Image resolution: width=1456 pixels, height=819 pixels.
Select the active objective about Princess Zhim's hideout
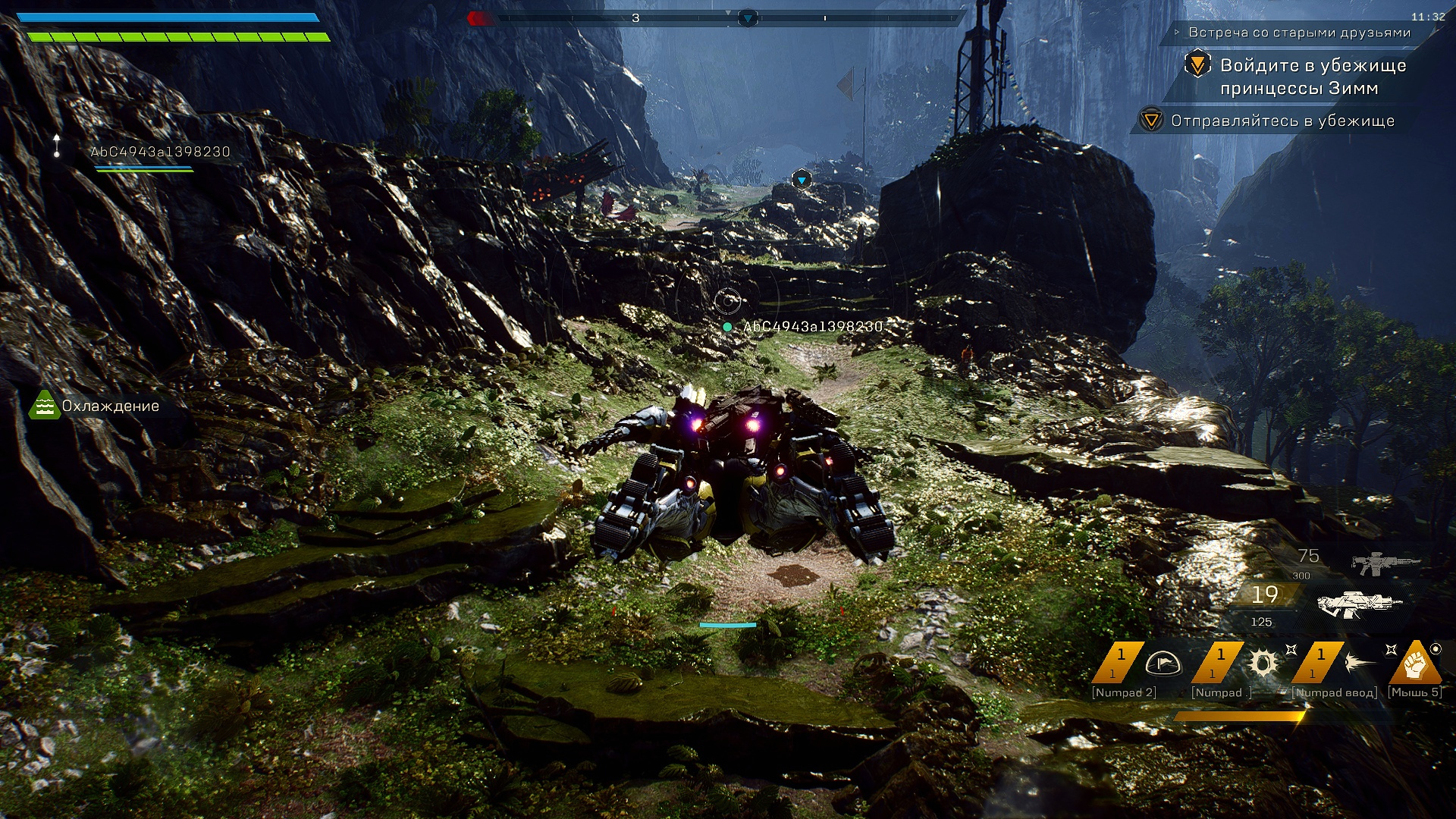[1312, 77]
